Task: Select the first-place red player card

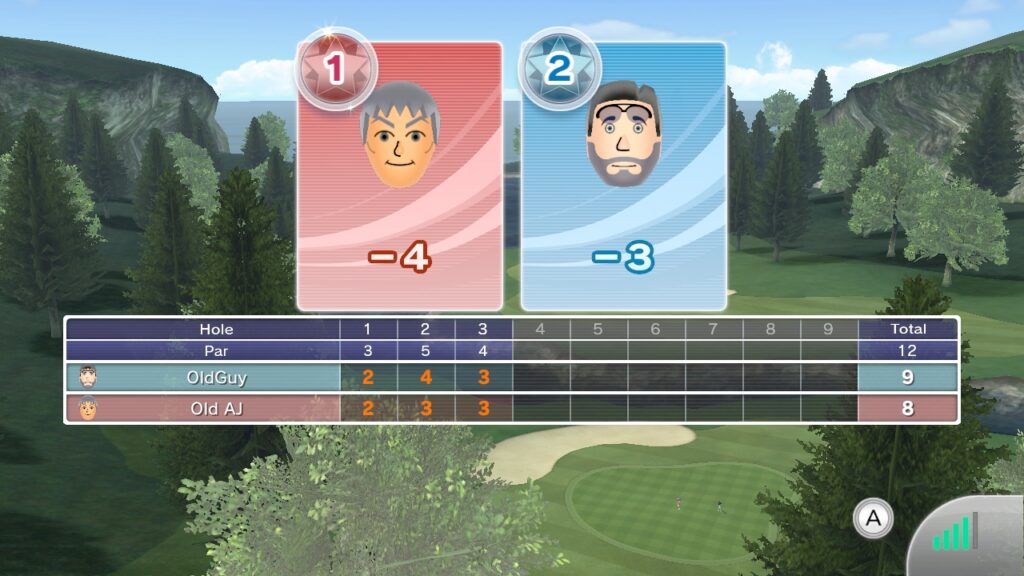Action: pos(400,177)
